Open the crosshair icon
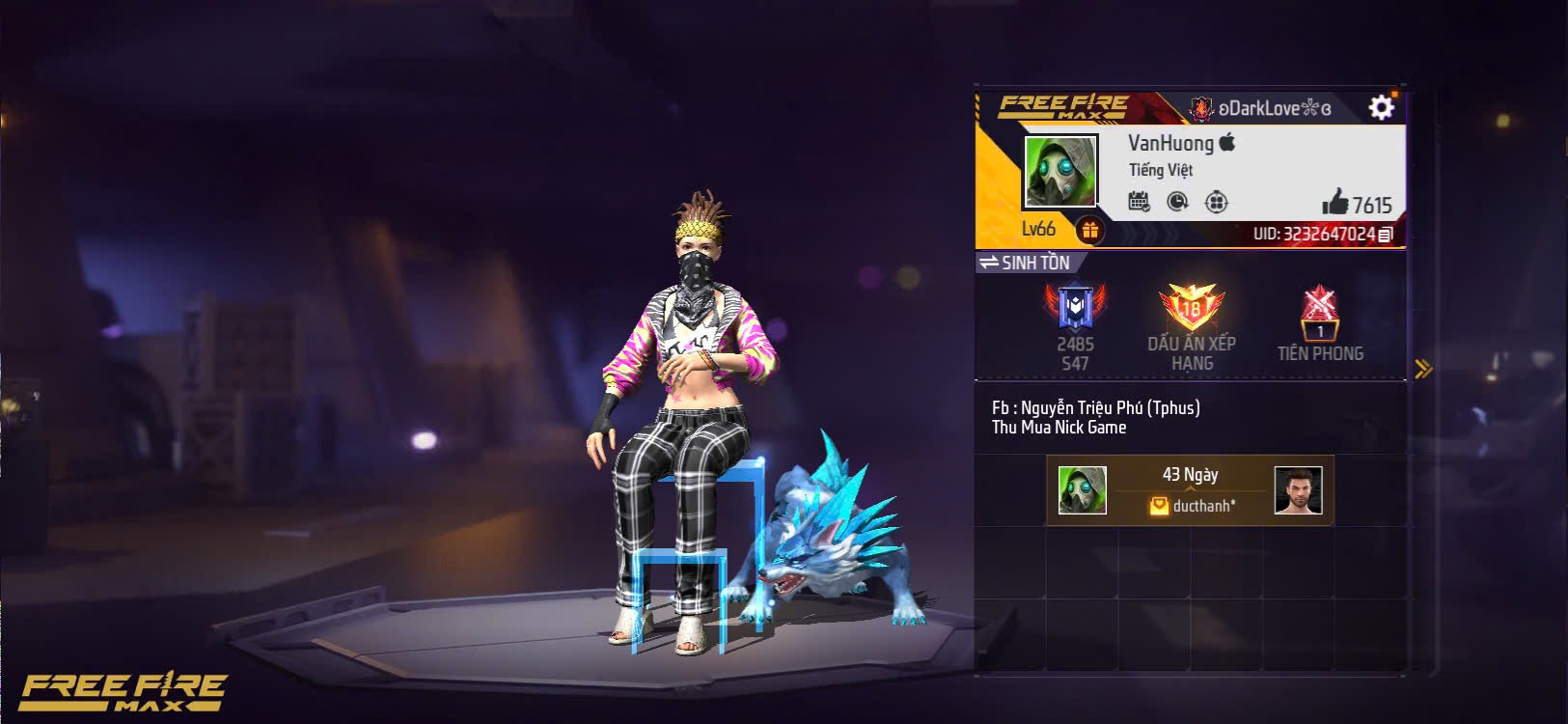This screenshot has height=724, width=1568. [1217, 202]
